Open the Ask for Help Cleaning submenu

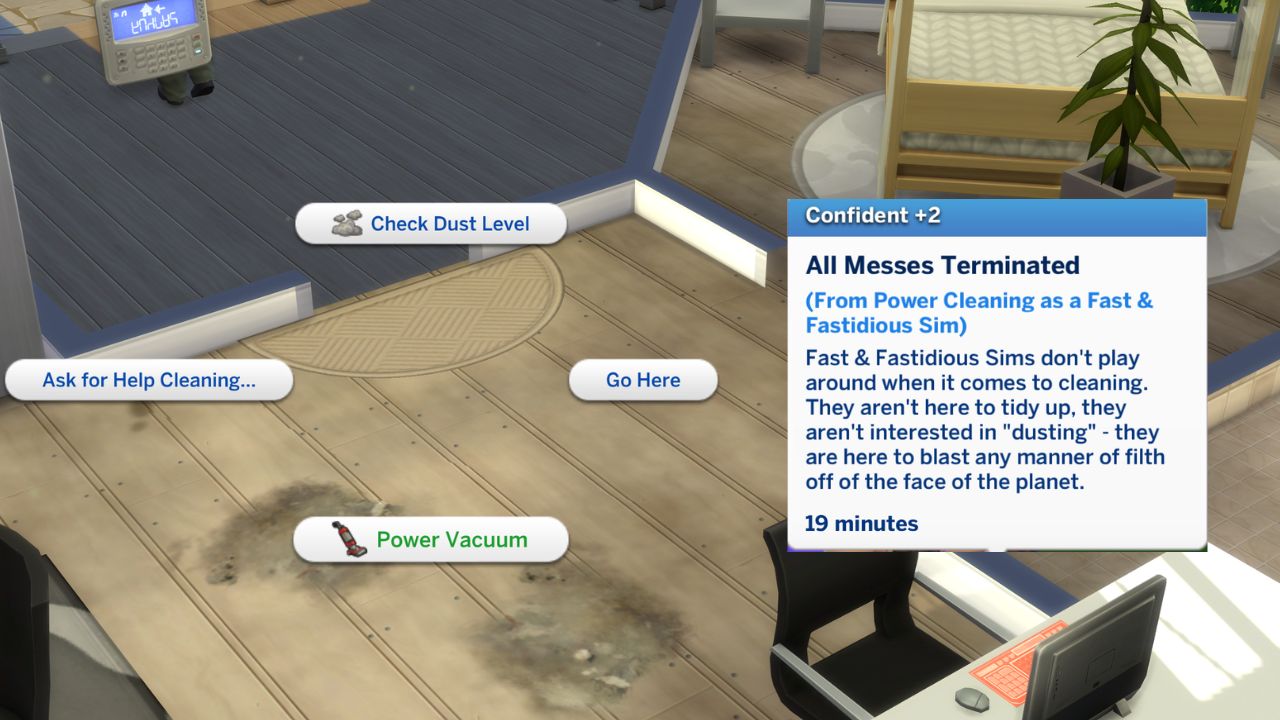coord(148,380)
